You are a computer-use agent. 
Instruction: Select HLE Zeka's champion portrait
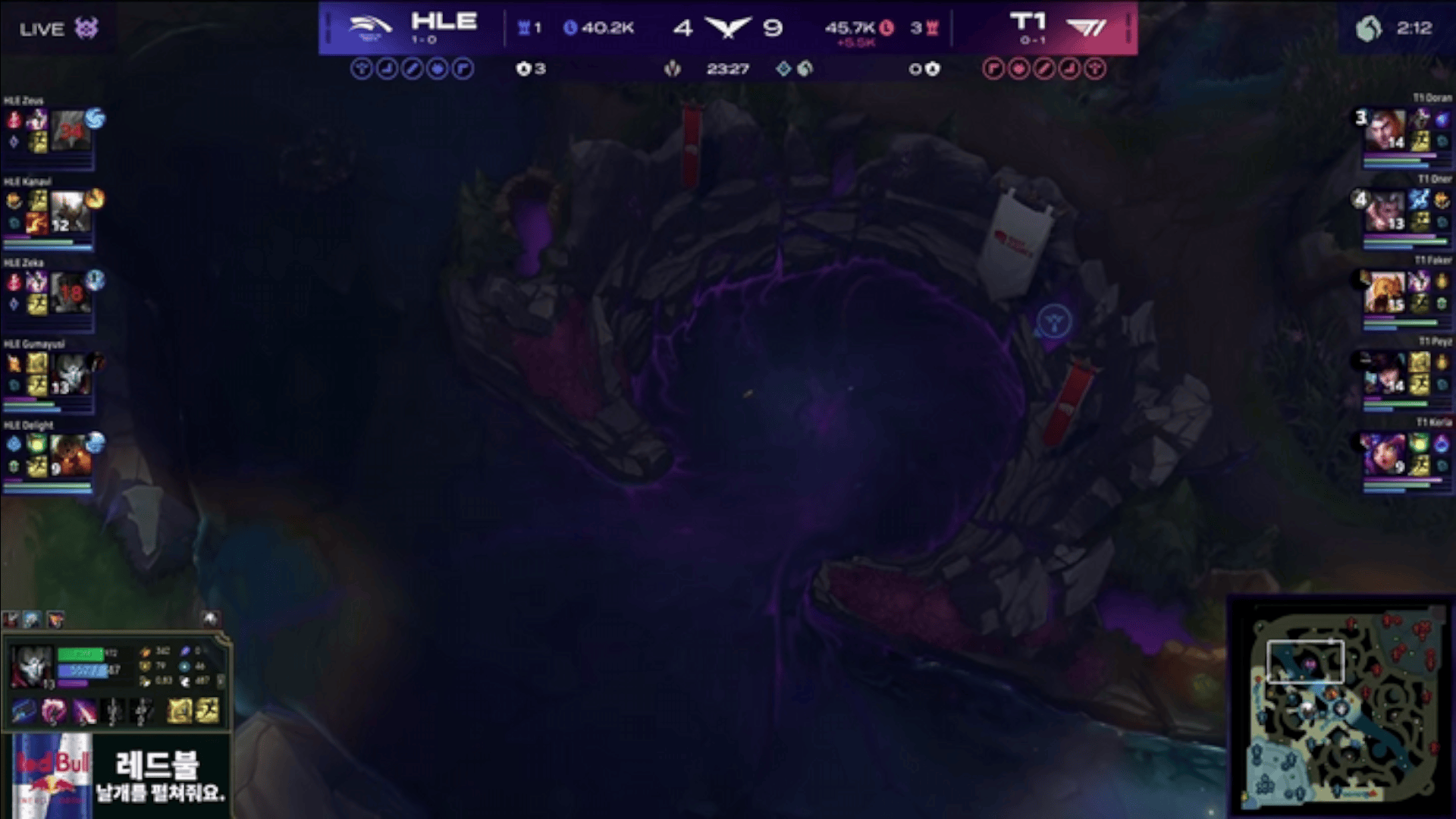[x=71, y=293]
